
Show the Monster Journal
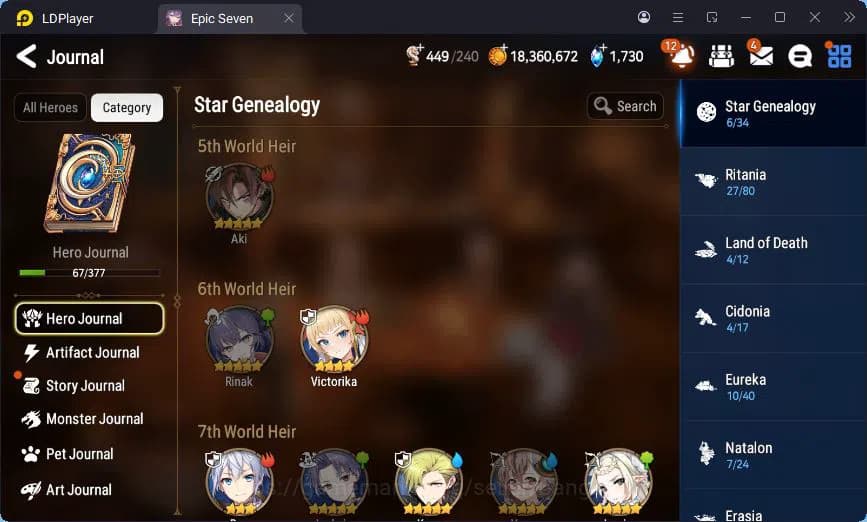(92, 419)
